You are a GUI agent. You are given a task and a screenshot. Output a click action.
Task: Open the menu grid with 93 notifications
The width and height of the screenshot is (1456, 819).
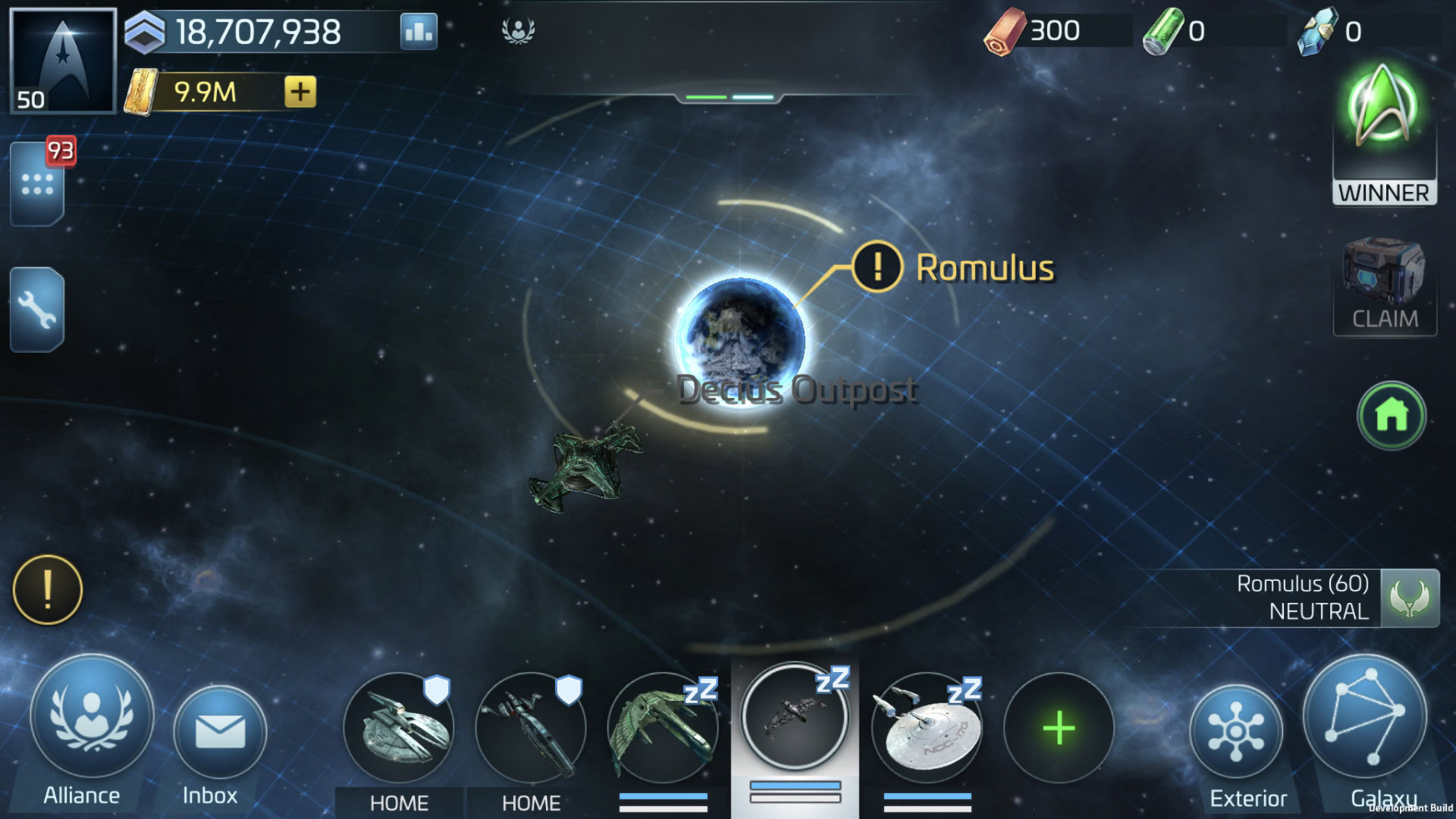(x=37, y=184)
